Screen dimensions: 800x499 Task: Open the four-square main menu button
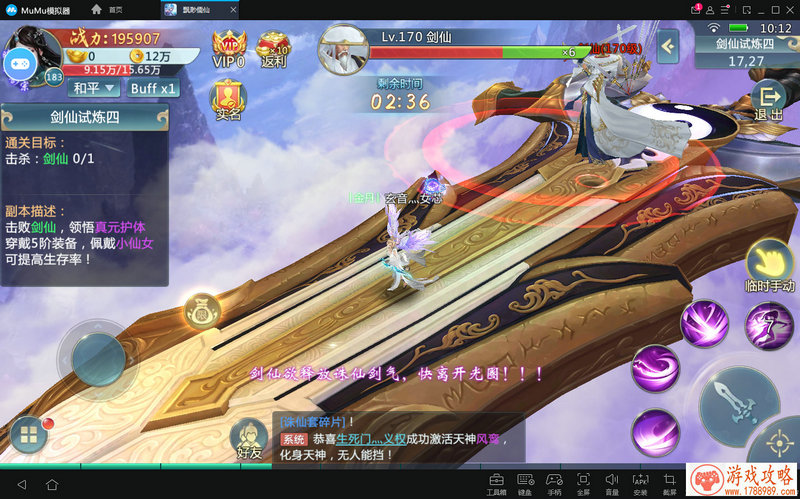pos(28,435)
